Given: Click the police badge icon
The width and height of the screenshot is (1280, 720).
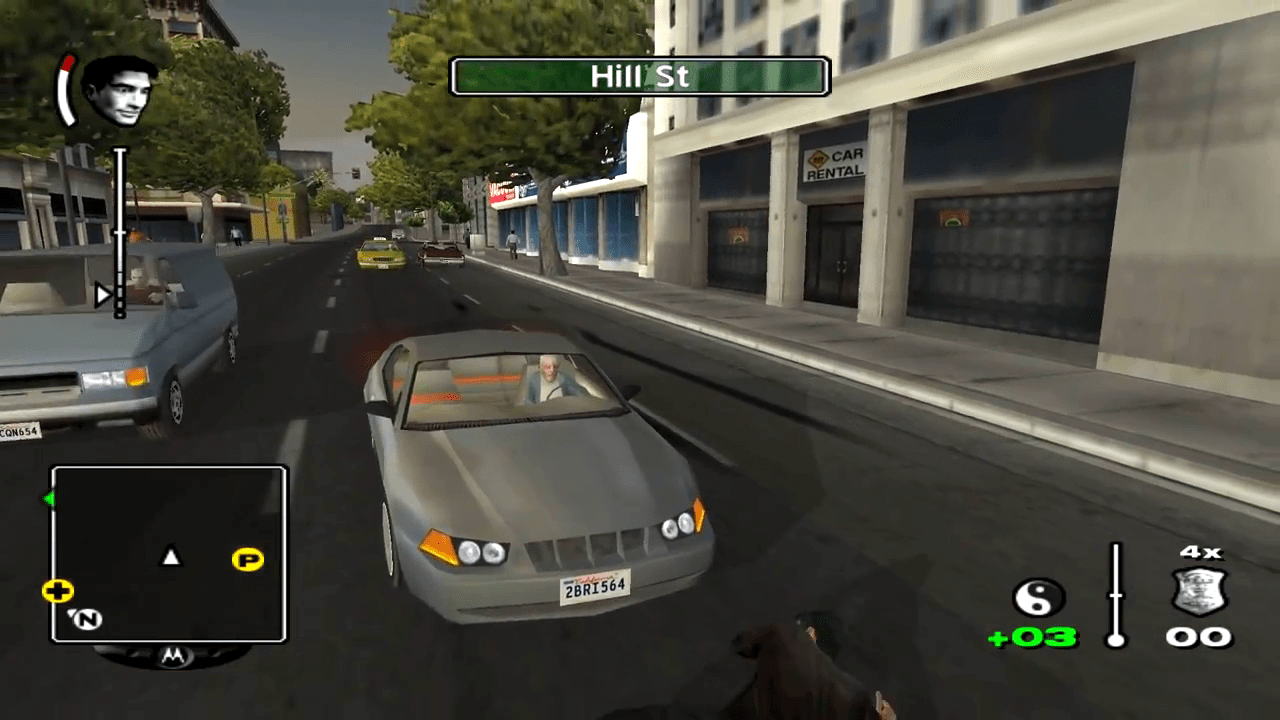Looking at the screenshot, I should point(1199,592).
